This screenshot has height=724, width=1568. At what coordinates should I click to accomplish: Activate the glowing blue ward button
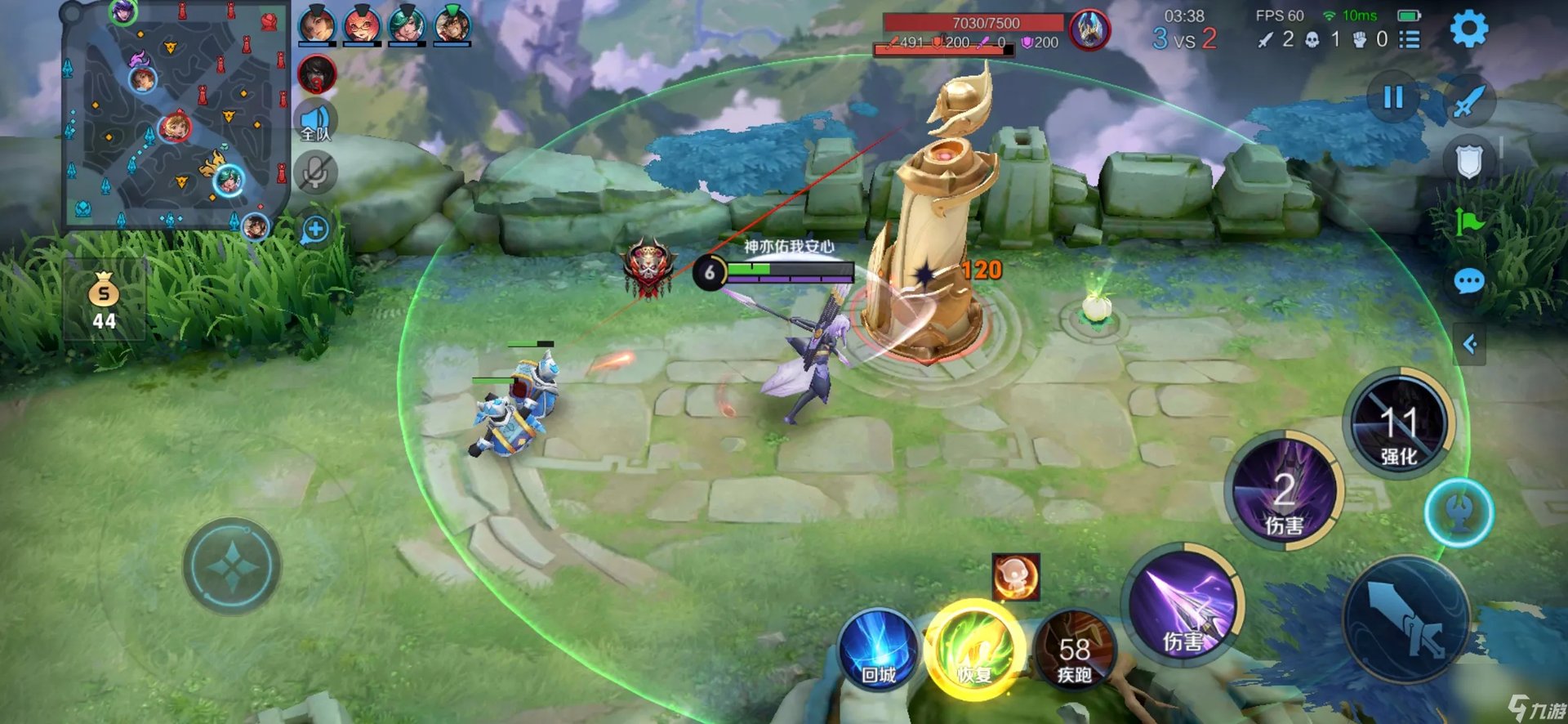[x=1459, y=513]
